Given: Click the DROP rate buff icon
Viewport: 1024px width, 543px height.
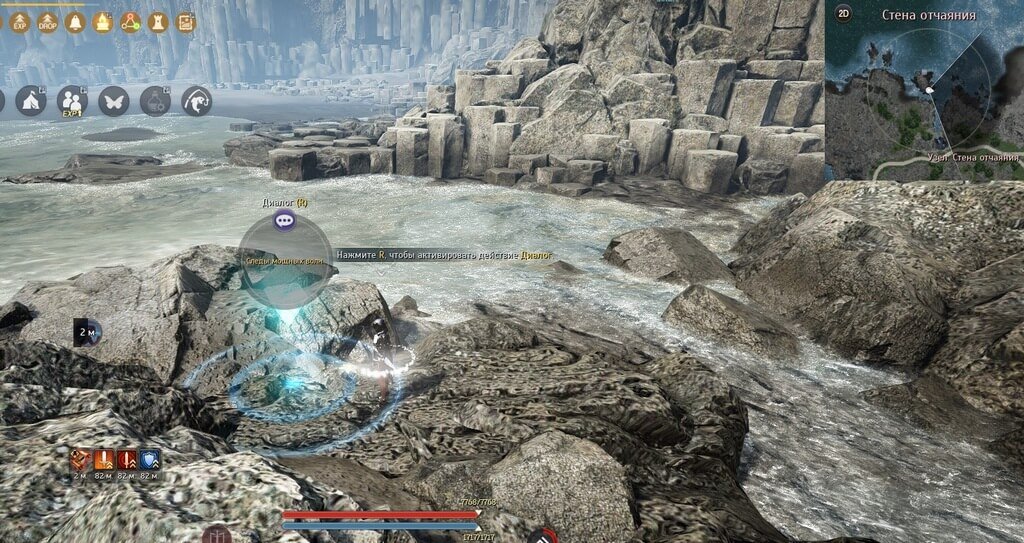Looking at the screenshot, I should point(47,22).
